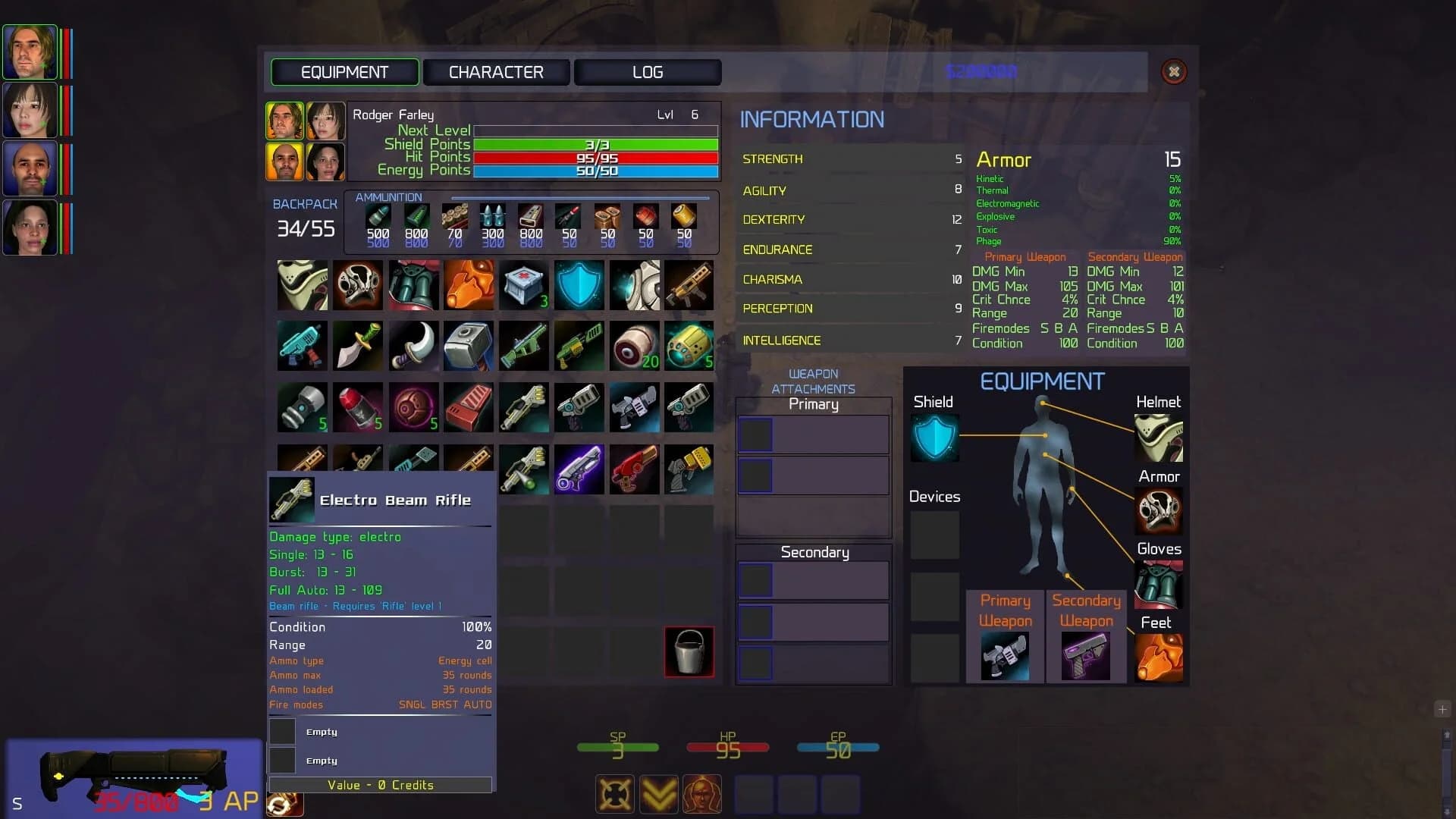Activate the crouch double-chevron ability icon

point(658,794)
